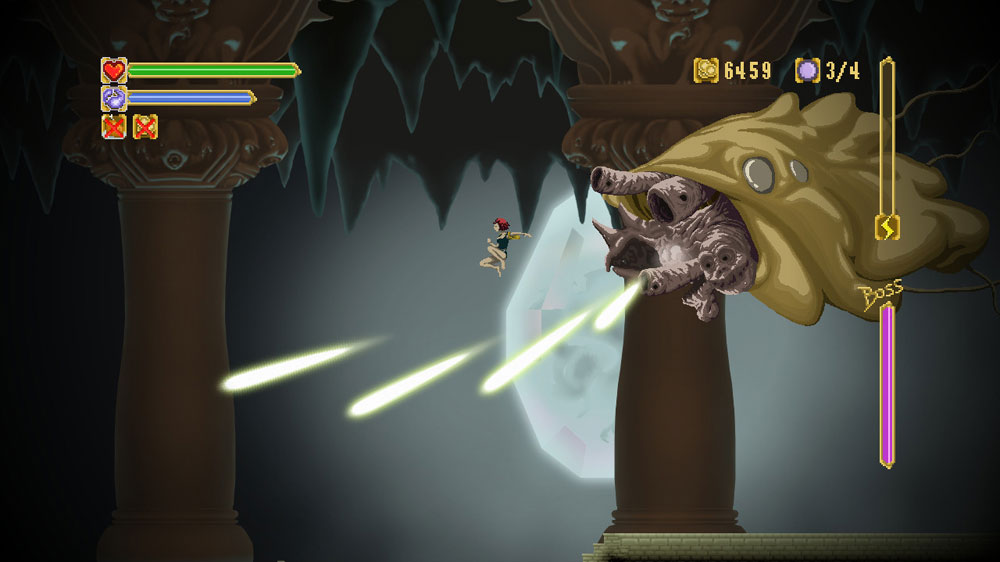The height and width of the screenshot is (562, 1000).
Task: Select the purple orb collectible icon
Action: click(807, 70)
